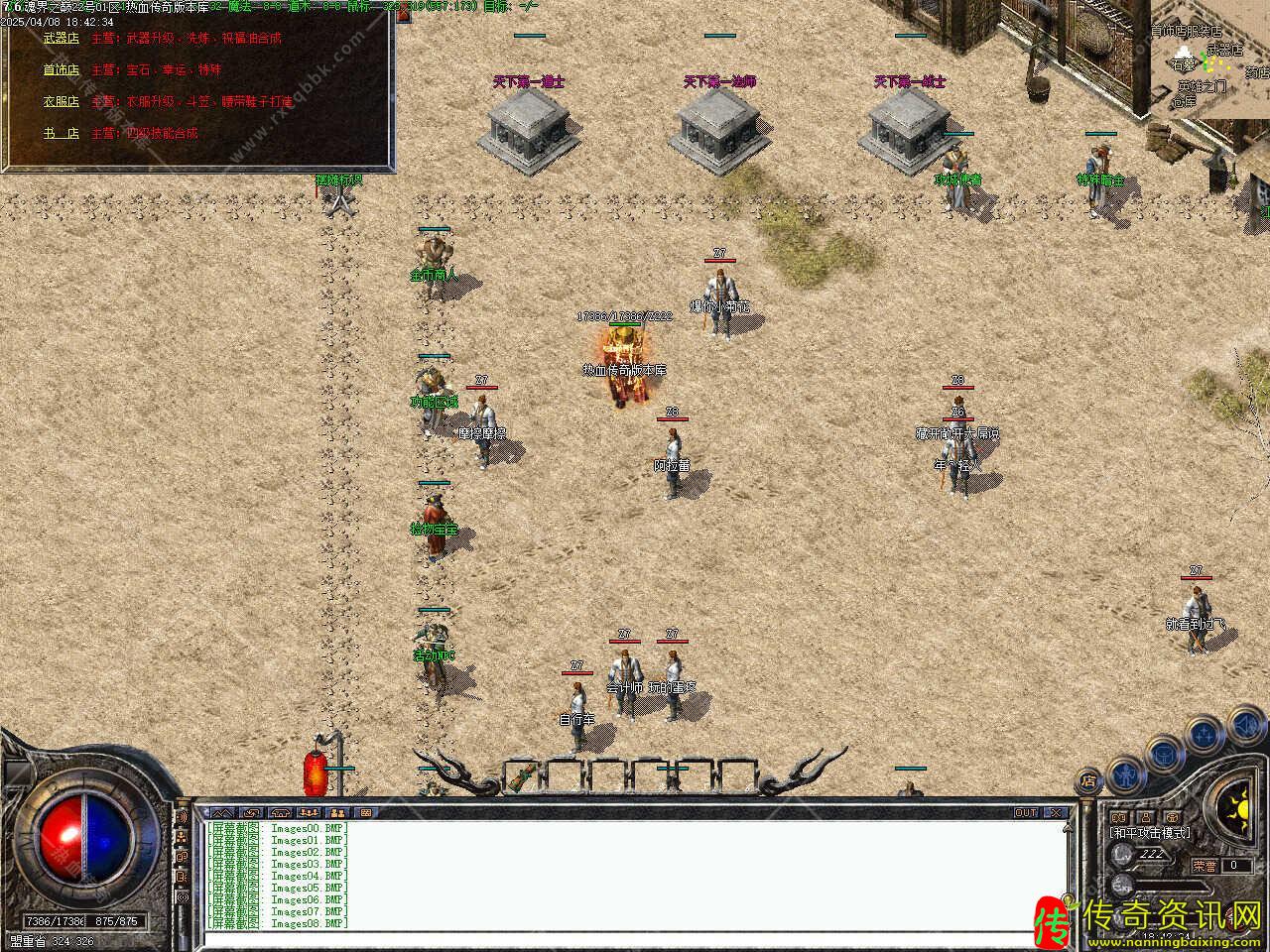Close the chat panel with the X button
Viewport: 1270px width, 952px height.
point(1056,812)
